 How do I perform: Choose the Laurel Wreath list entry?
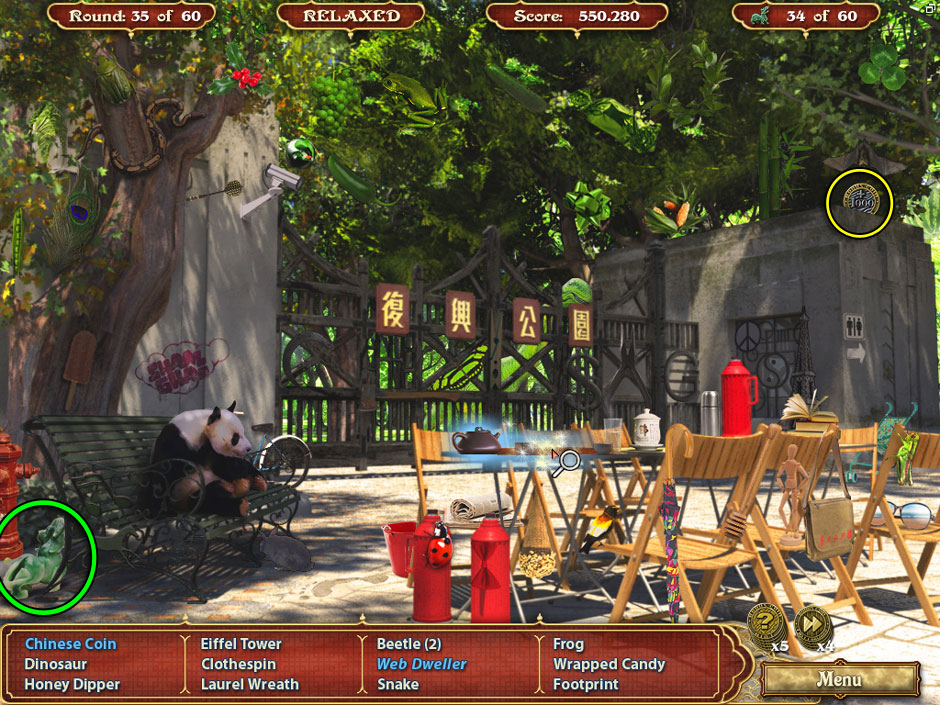[249, 685]
